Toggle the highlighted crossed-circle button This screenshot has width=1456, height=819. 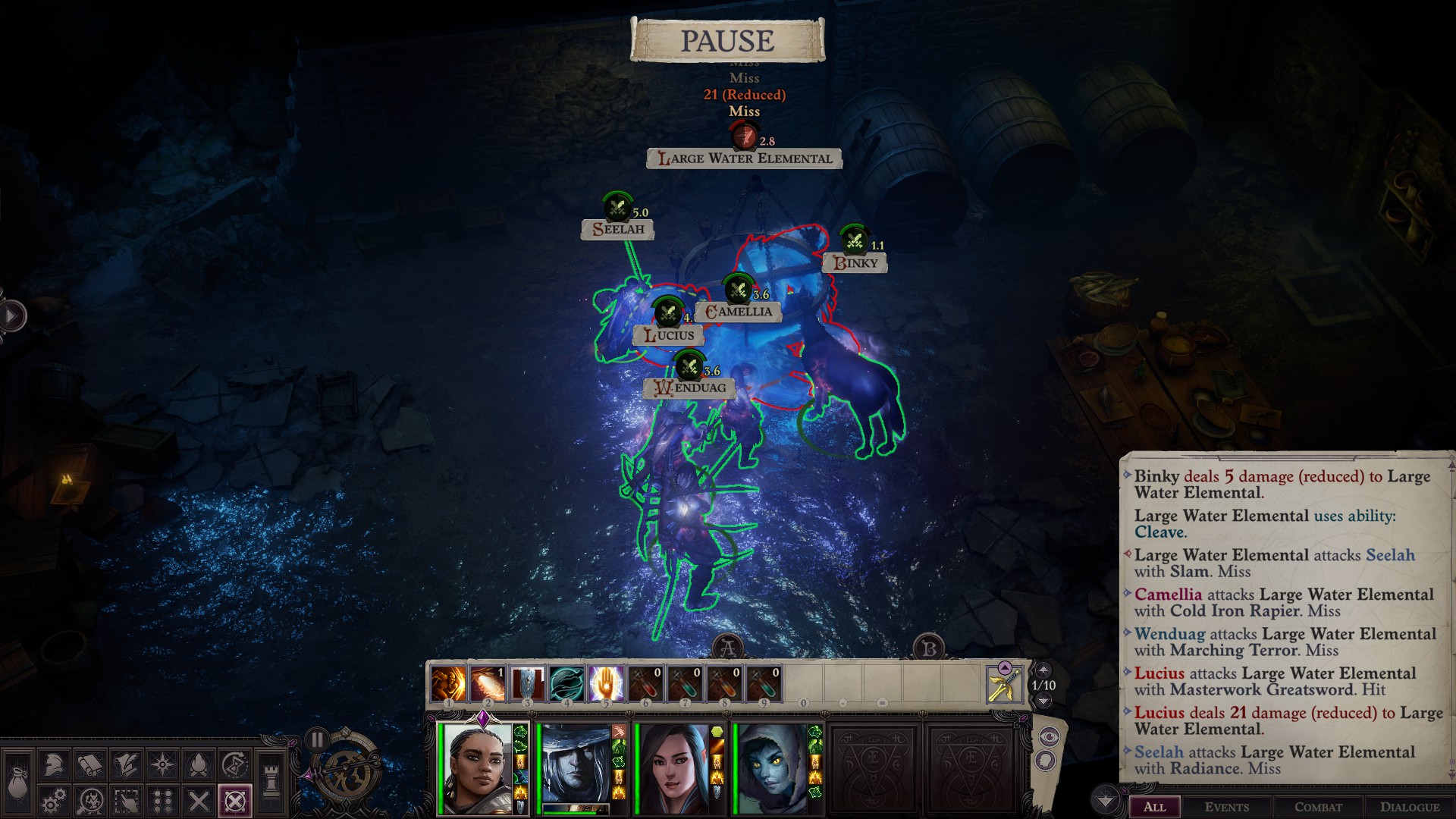point(235,801)
